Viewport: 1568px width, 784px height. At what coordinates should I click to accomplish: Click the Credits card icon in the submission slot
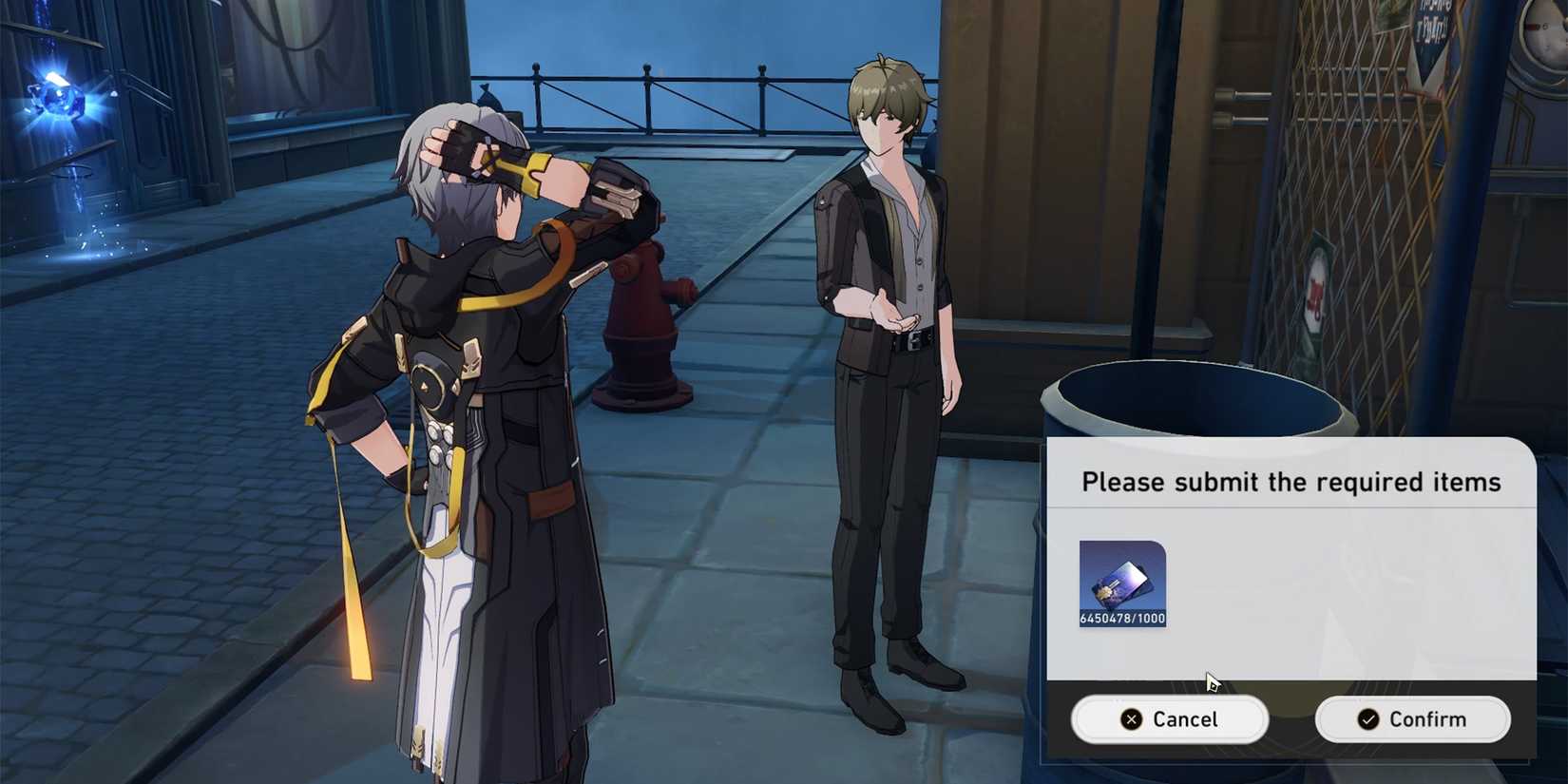tap(1119, 580)
